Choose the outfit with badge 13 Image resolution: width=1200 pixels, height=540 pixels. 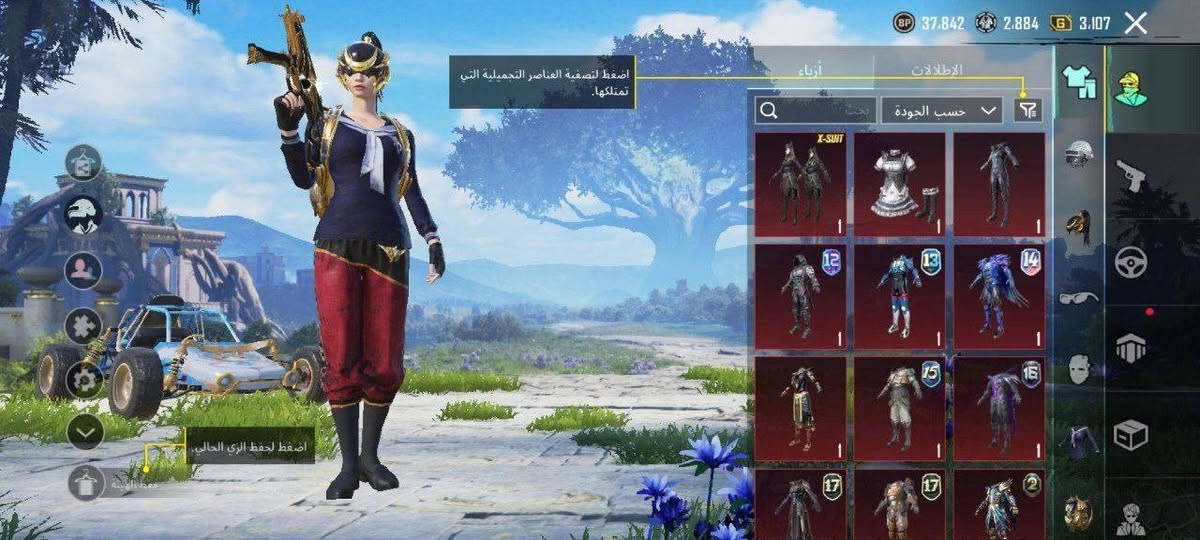[x=899, y=296]
